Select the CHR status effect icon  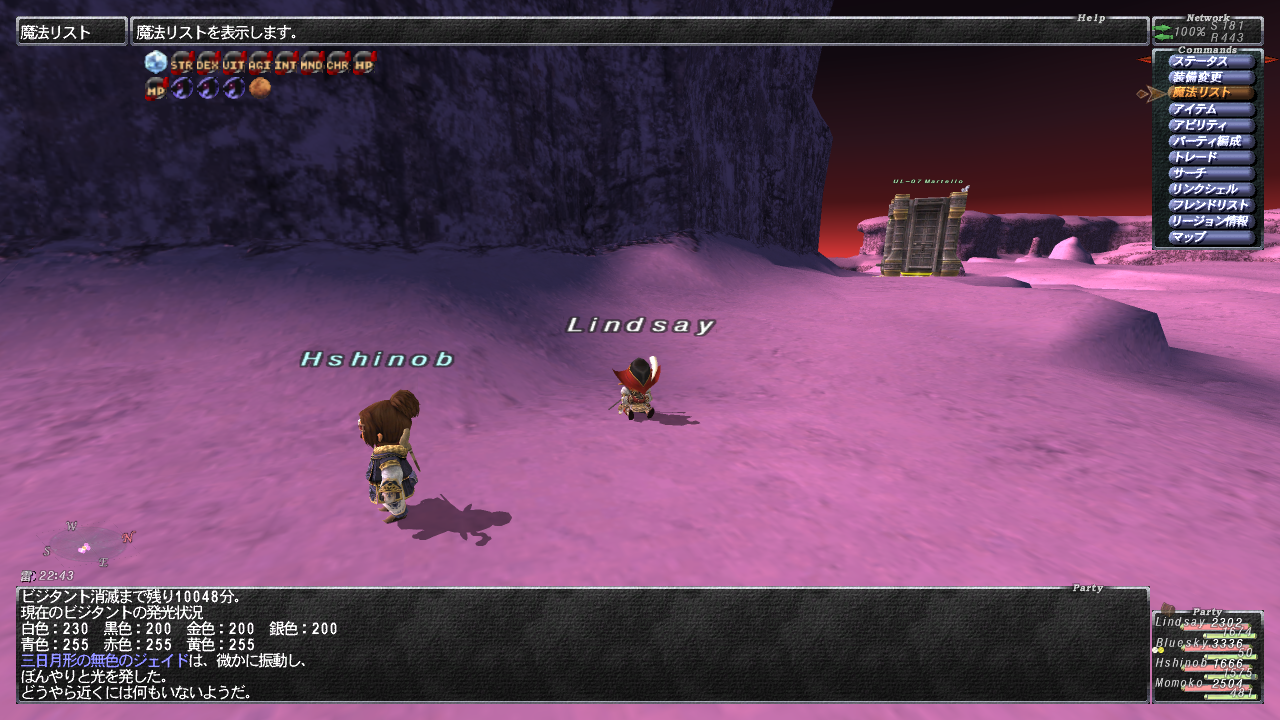tap(338, 63)
